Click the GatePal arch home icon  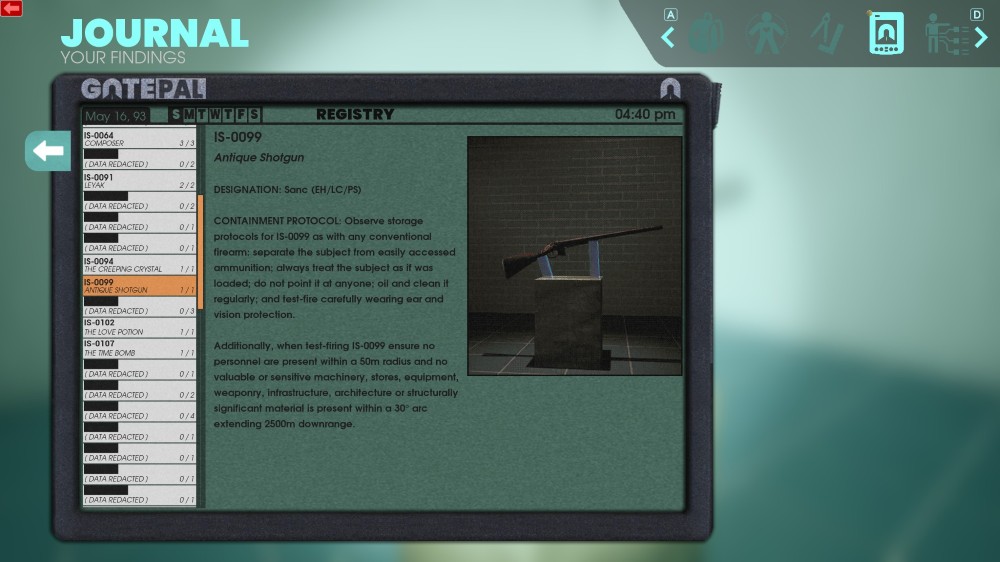click(x=670, y=89)
